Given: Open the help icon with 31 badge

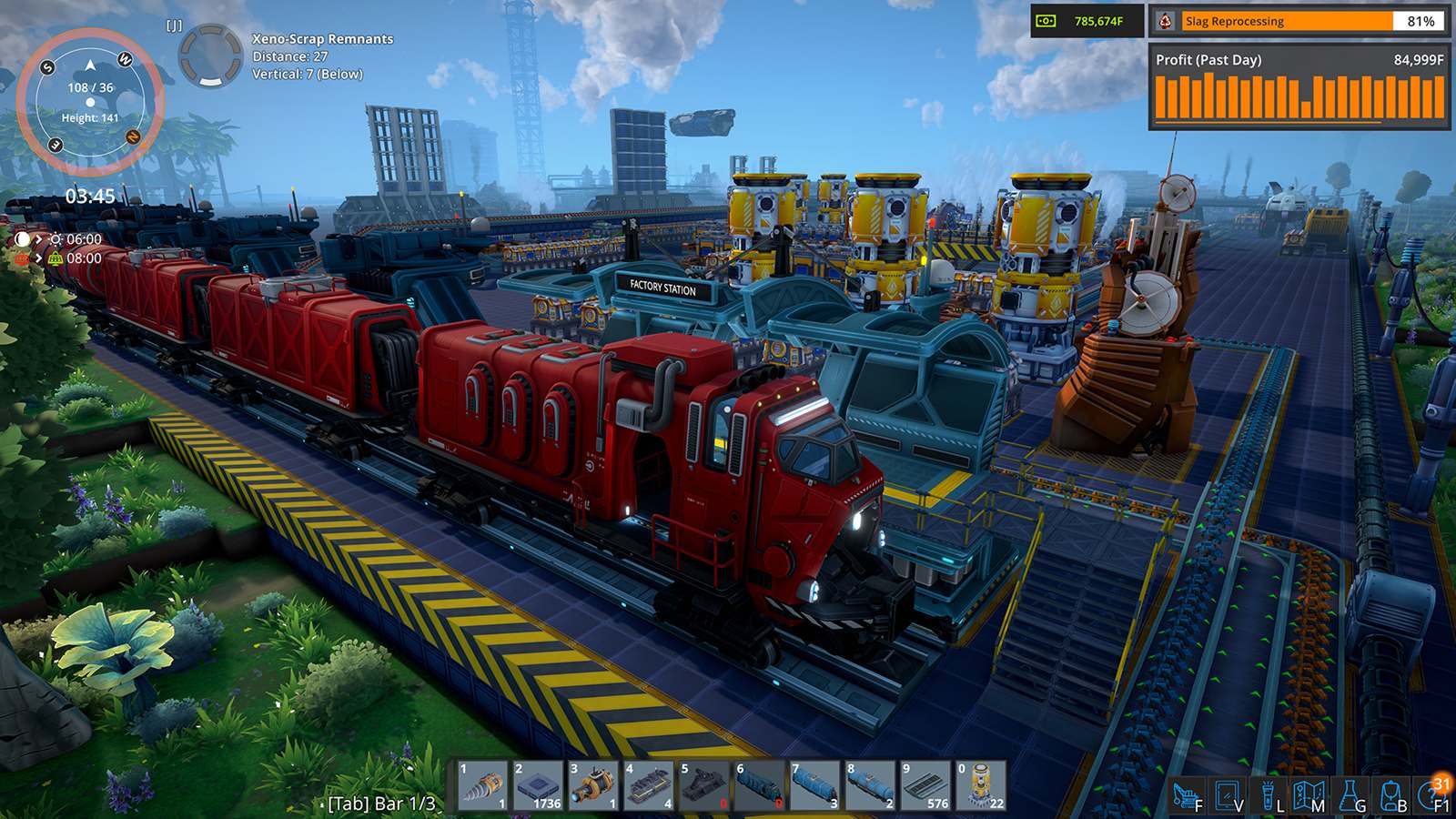Looking at the screenshot, I should coord(1433,795).
